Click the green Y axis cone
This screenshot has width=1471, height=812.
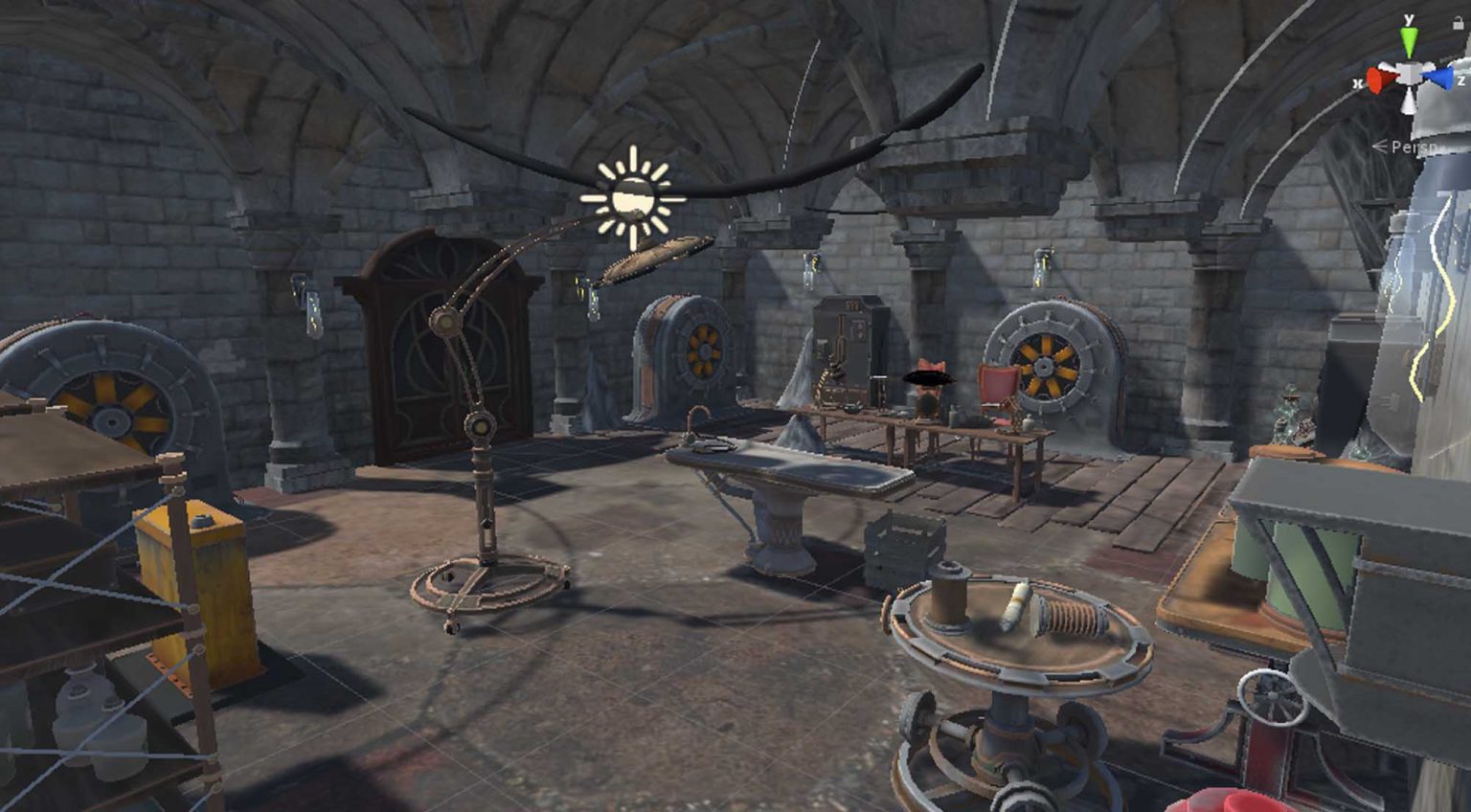1409,41
